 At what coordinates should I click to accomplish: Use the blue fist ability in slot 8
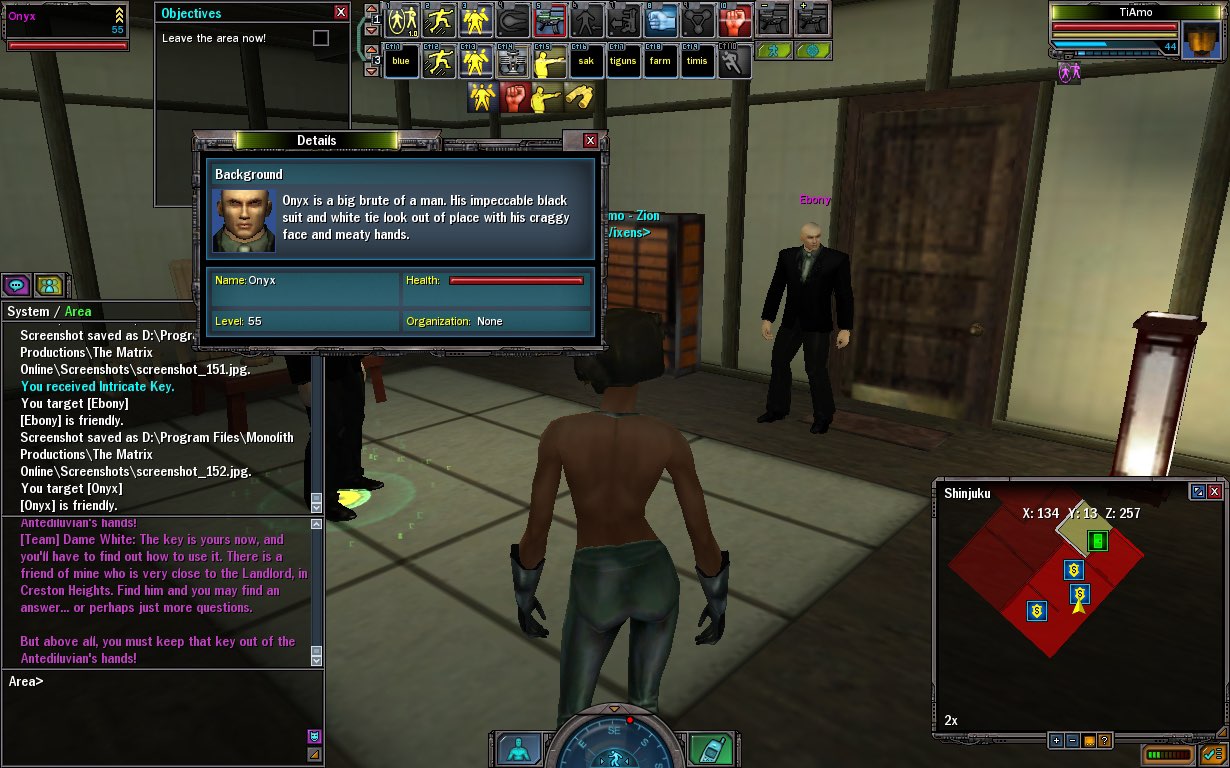(660, 20)
